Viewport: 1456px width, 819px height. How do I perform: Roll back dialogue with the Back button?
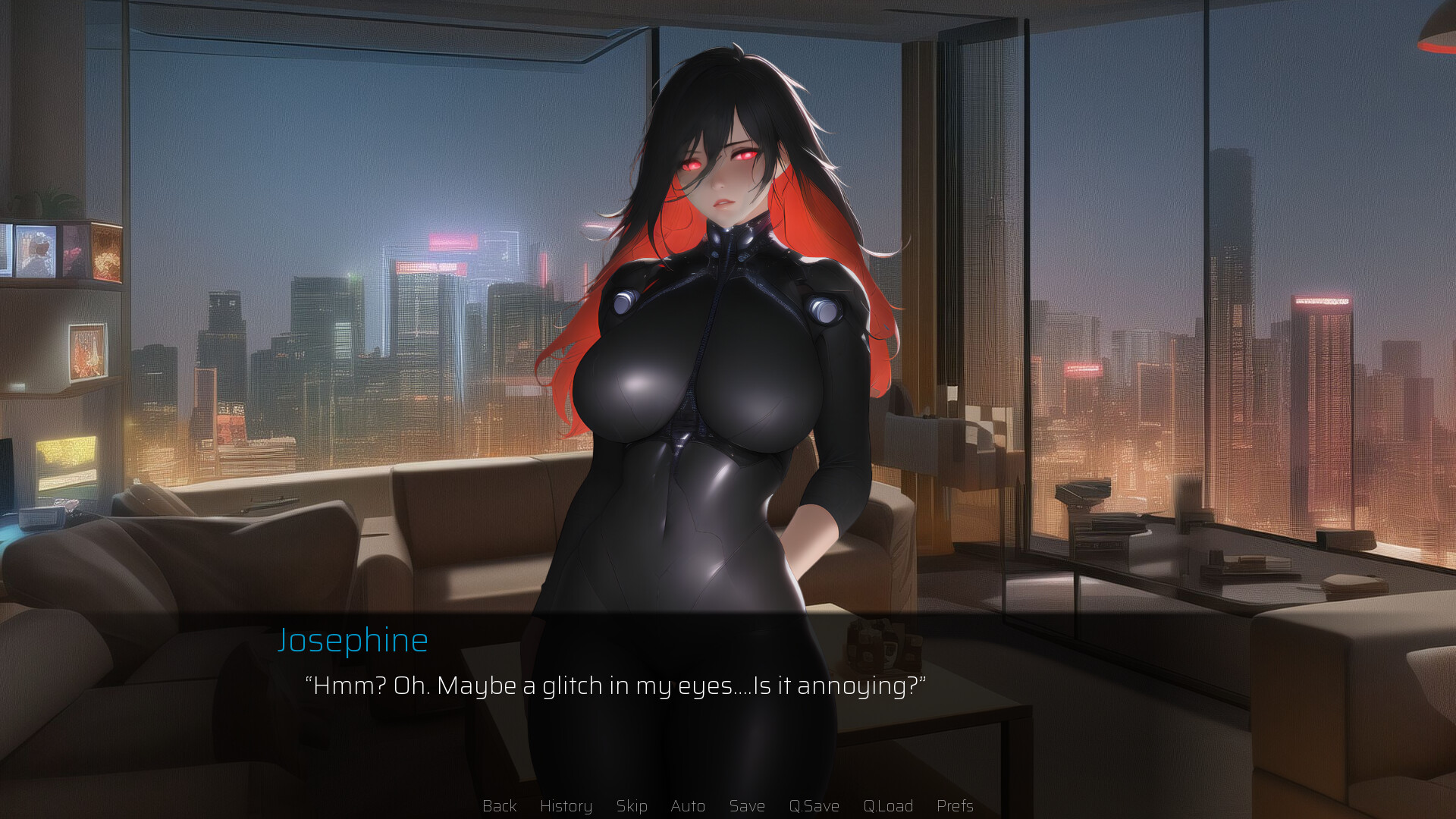pos(500,806)
